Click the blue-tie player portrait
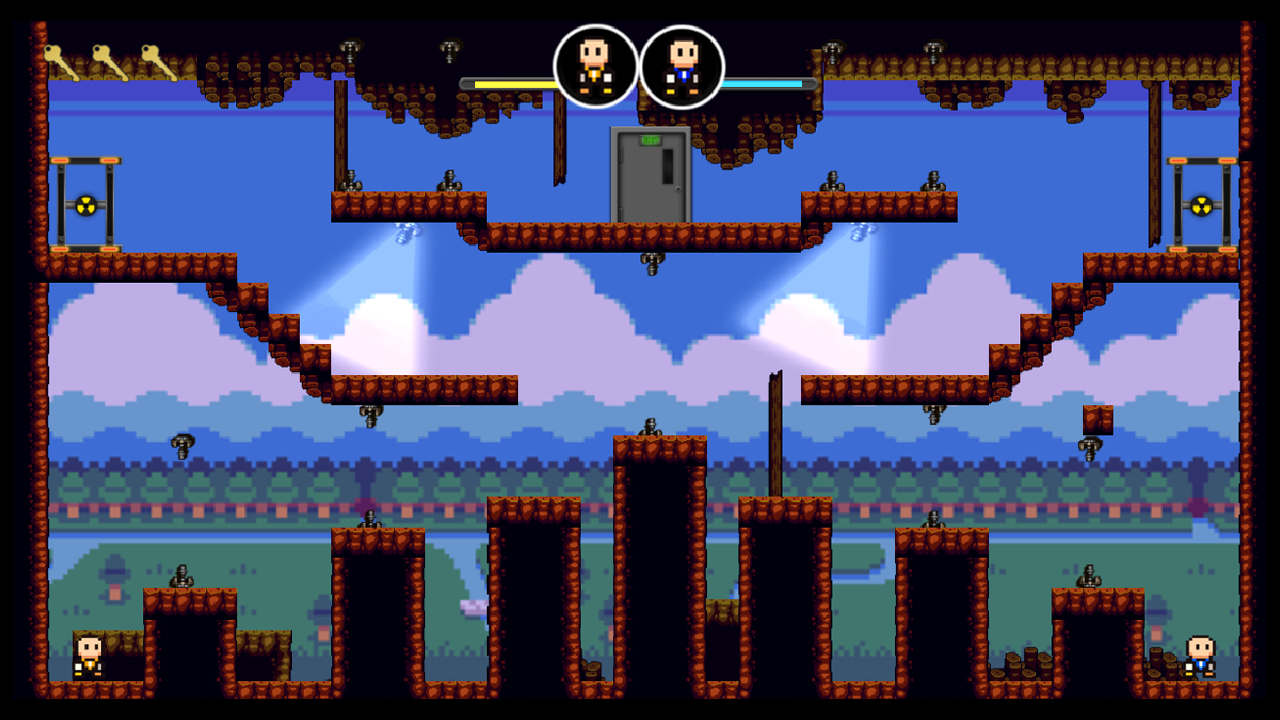The image size is (1280, 720). point(682,67)
